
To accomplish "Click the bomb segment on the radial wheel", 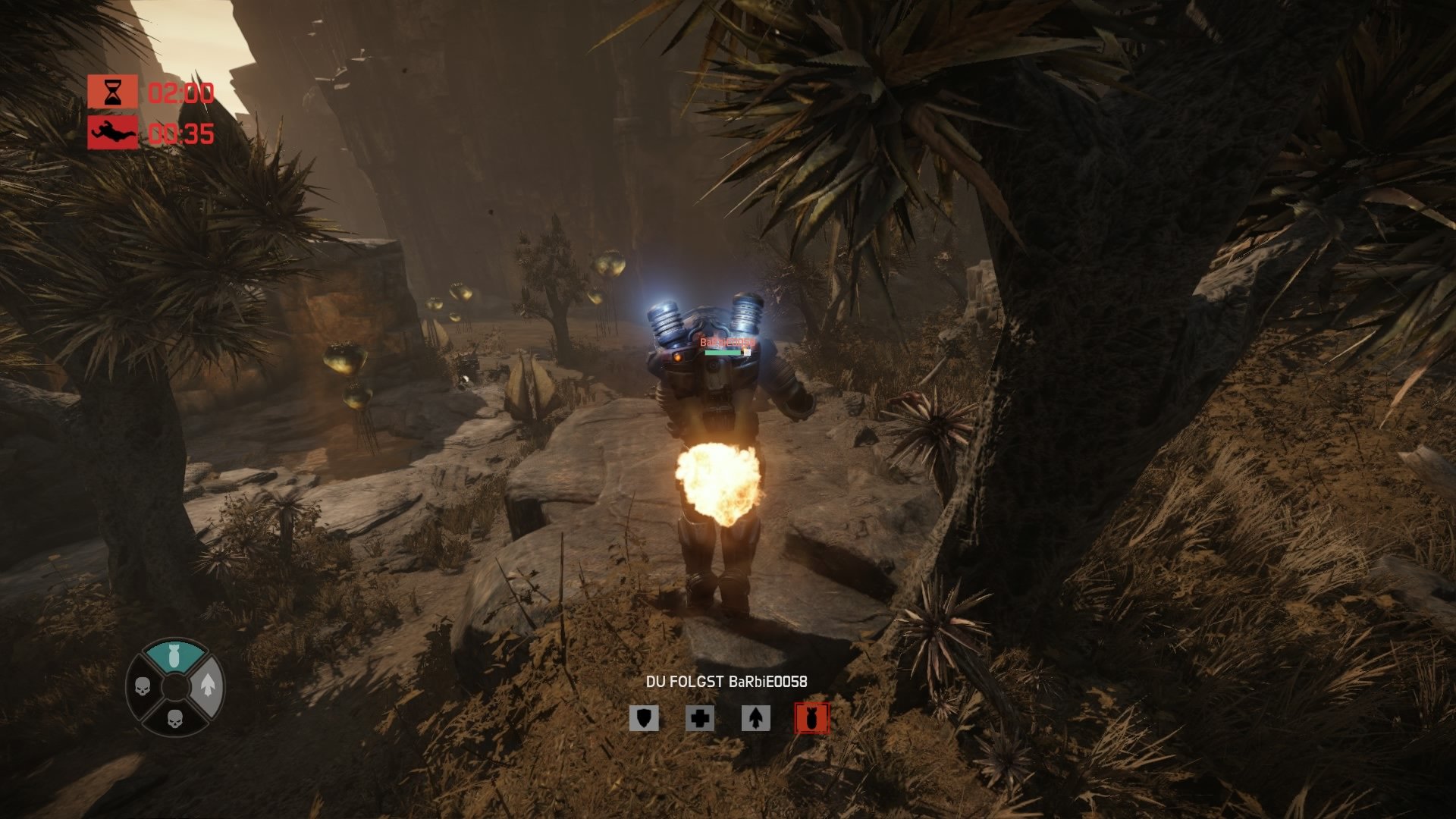I will 174,655.
